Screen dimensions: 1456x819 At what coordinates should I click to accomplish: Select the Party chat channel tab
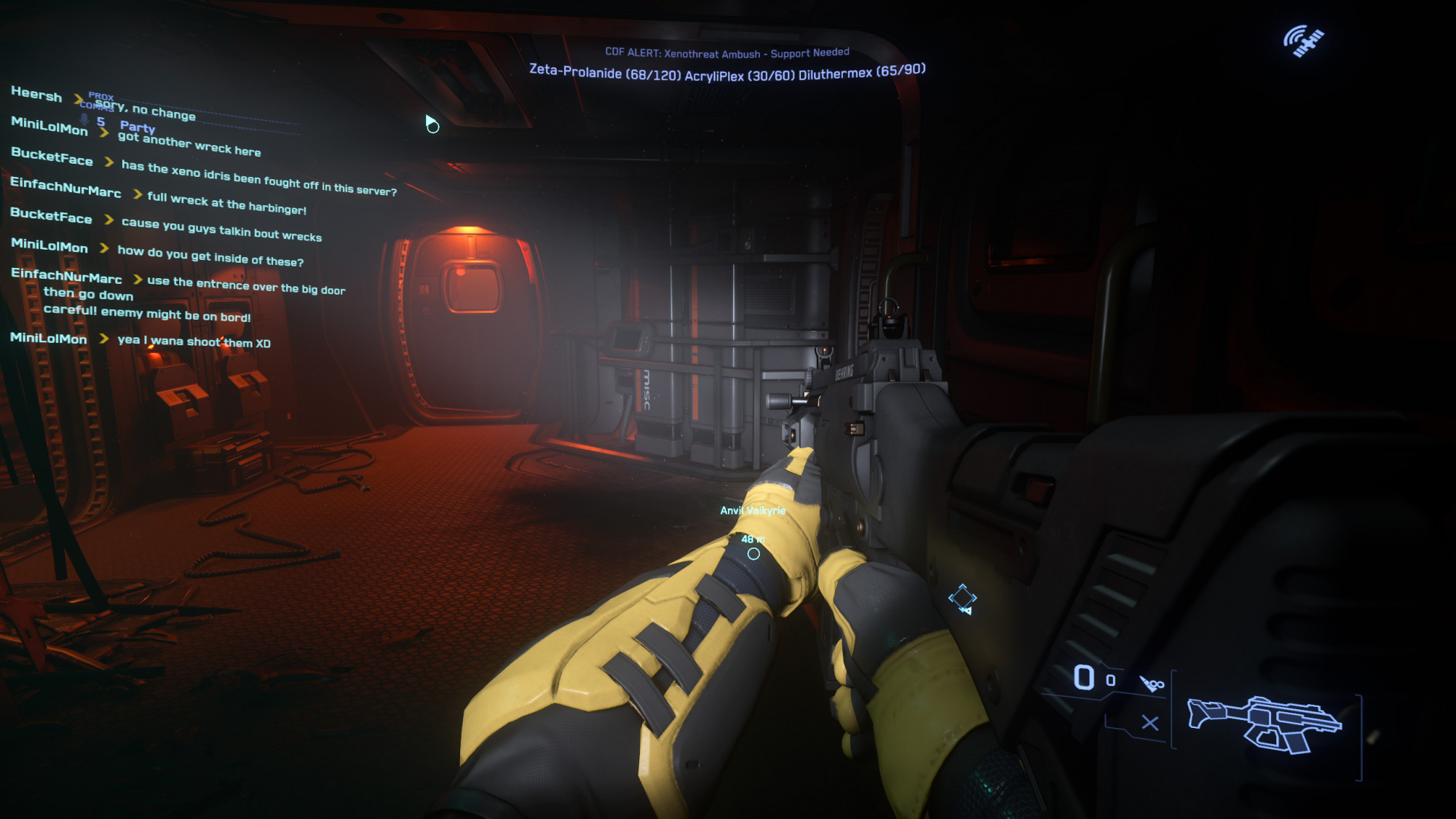click(x=137, y=127)
